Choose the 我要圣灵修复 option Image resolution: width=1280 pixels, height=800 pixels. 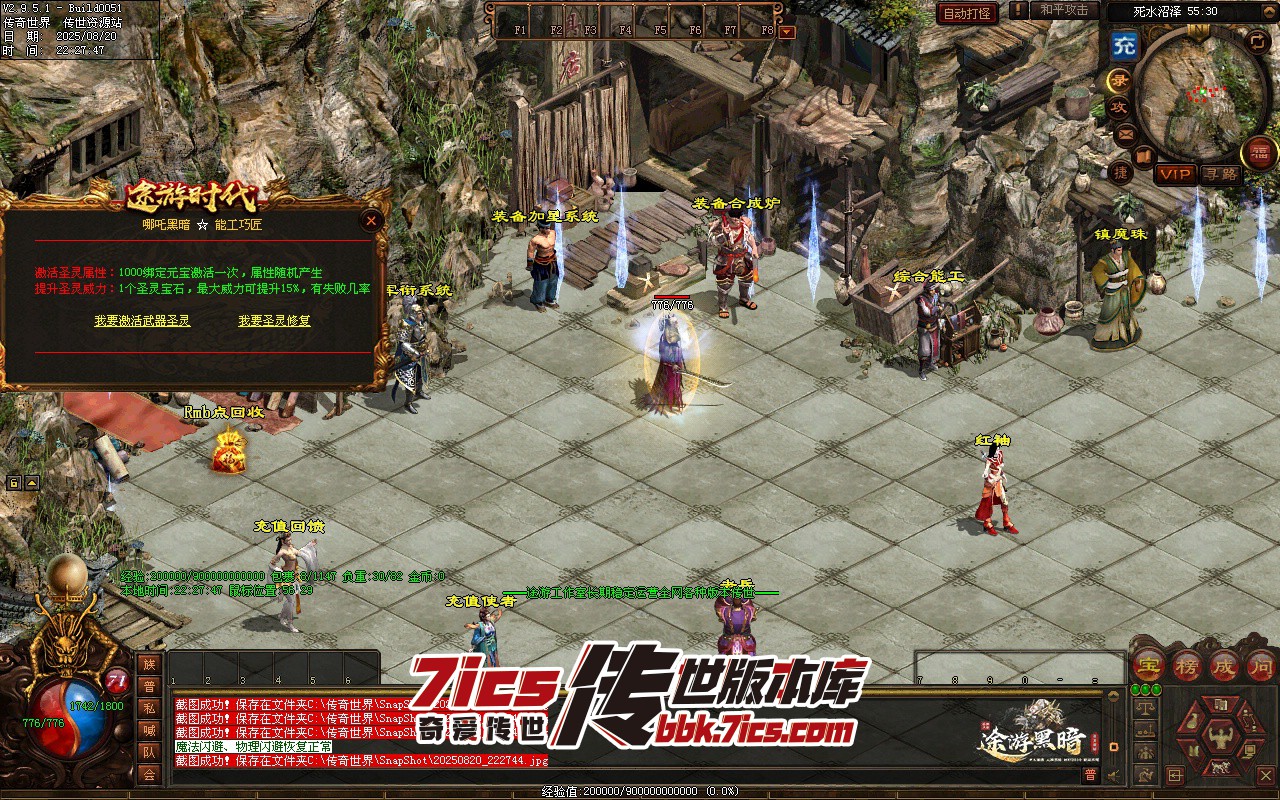pos(274,321)
